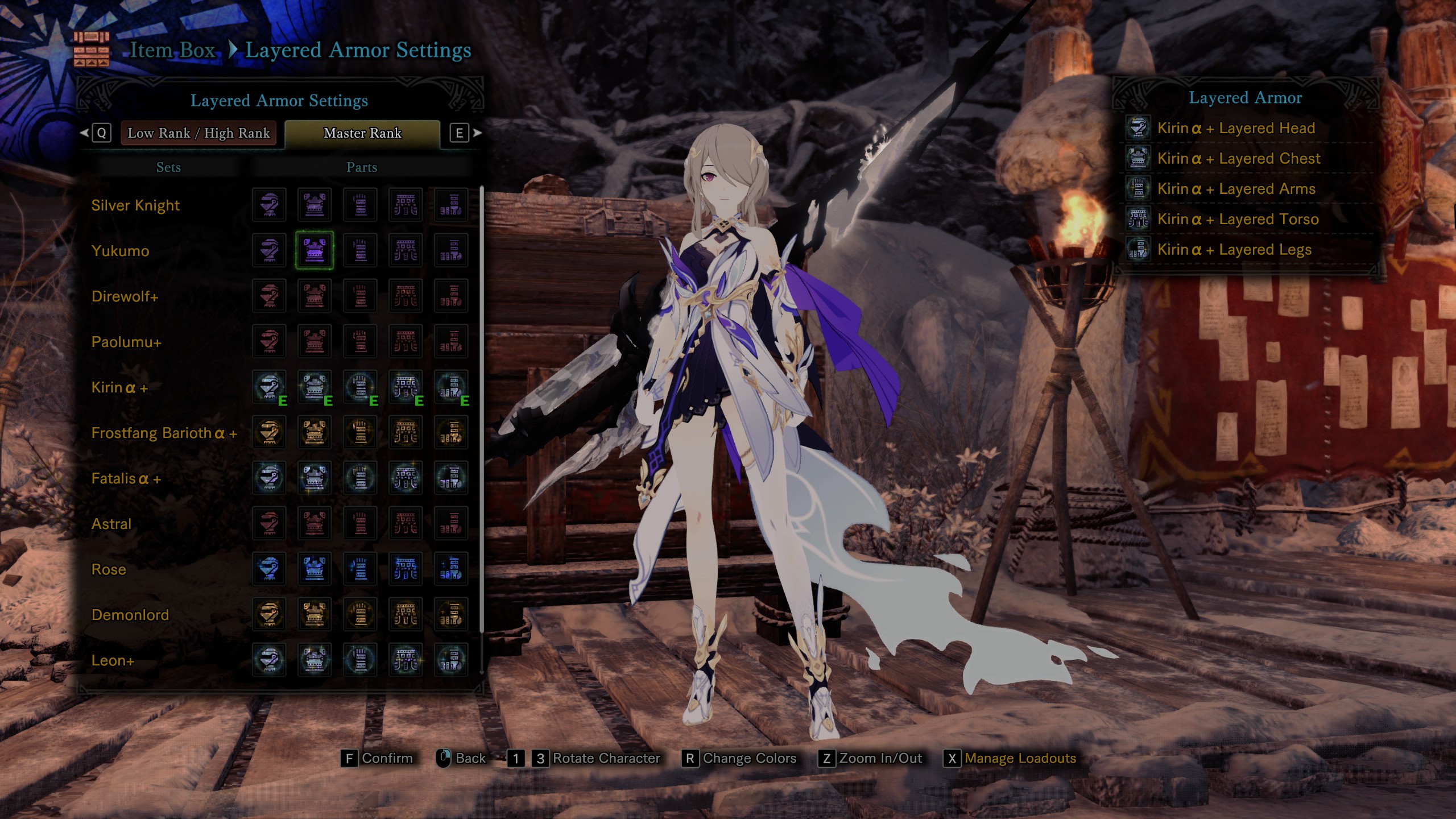Viewport: 1456px width, 819px height.
Task: Choose the Fatalis α+ set row
Action: point(126,478)
